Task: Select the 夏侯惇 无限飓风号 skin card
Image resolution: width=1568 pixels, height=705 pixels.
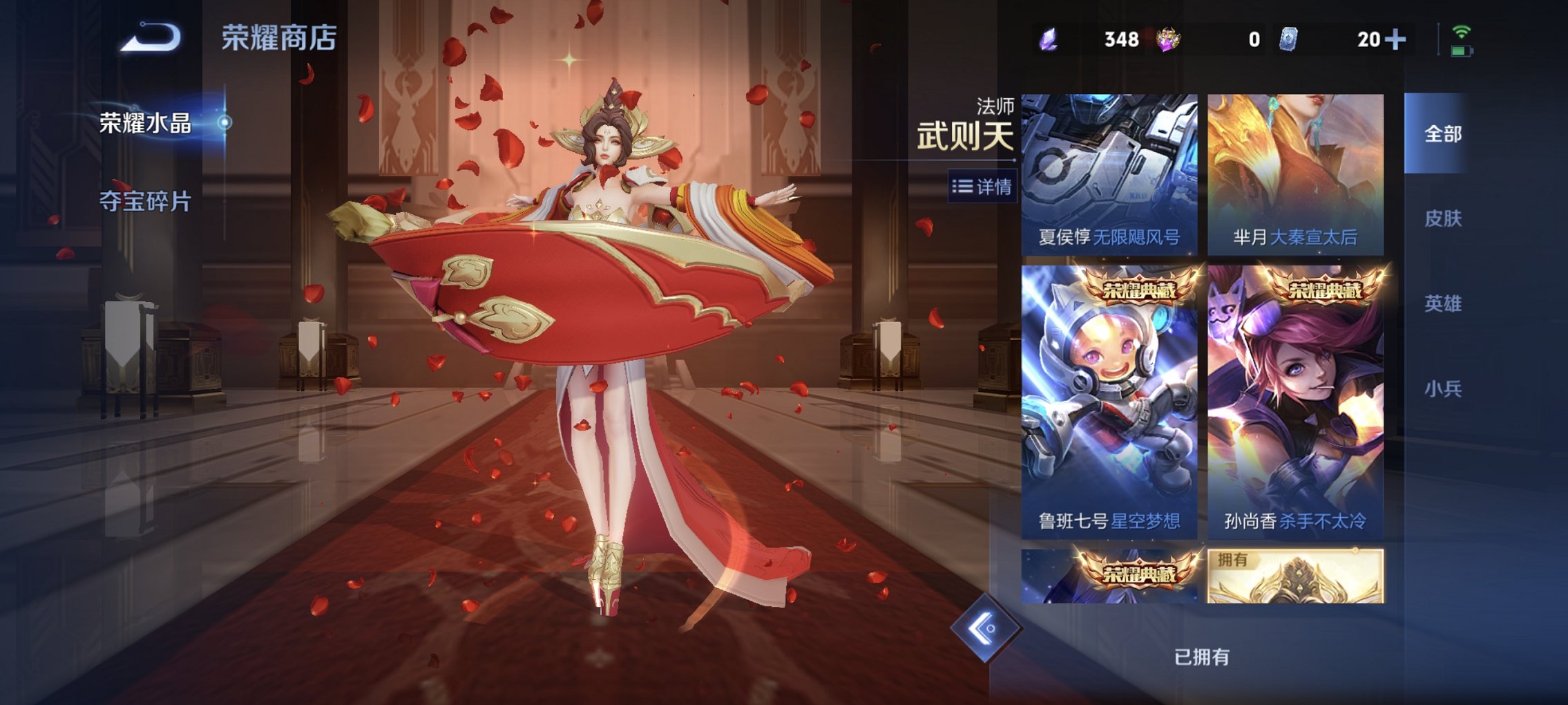Action: tap(1111, 173)
